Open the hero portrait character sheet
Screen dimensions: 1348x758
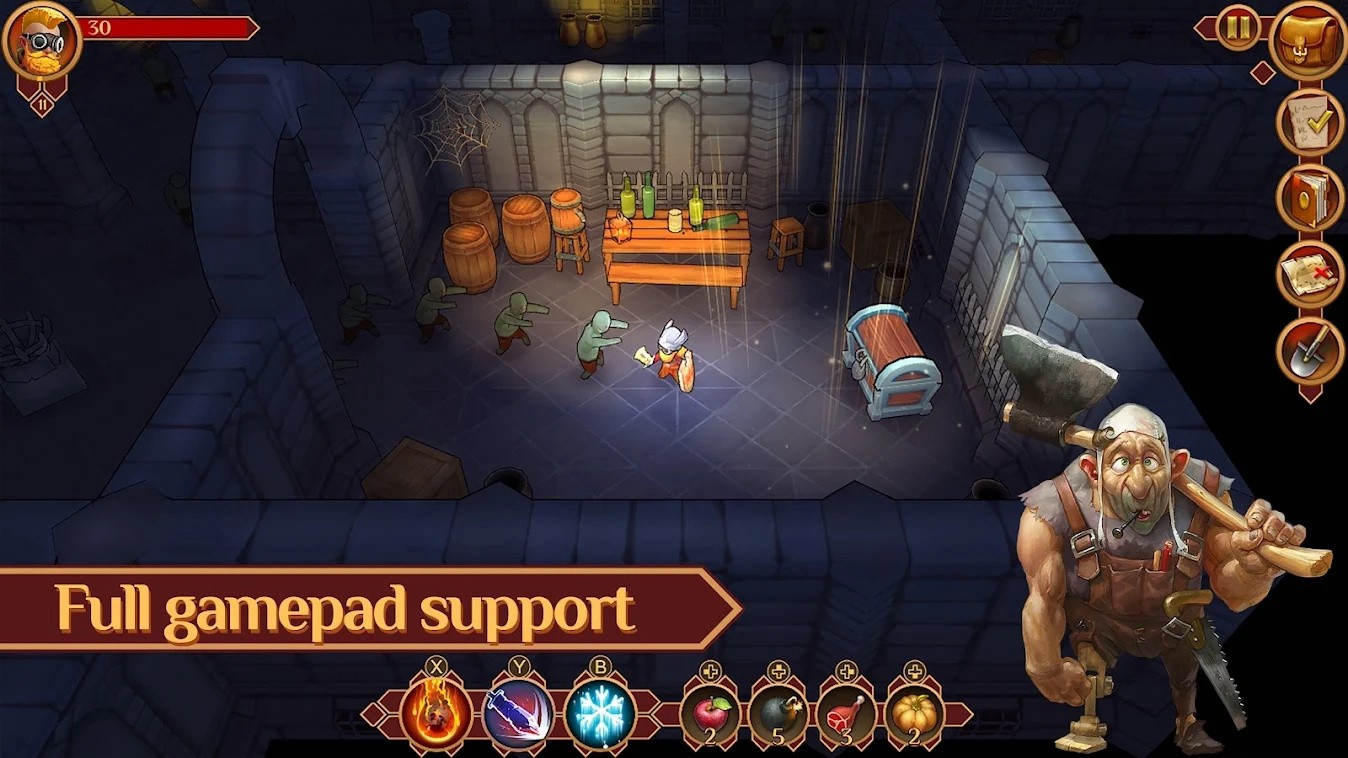point(41,40)
